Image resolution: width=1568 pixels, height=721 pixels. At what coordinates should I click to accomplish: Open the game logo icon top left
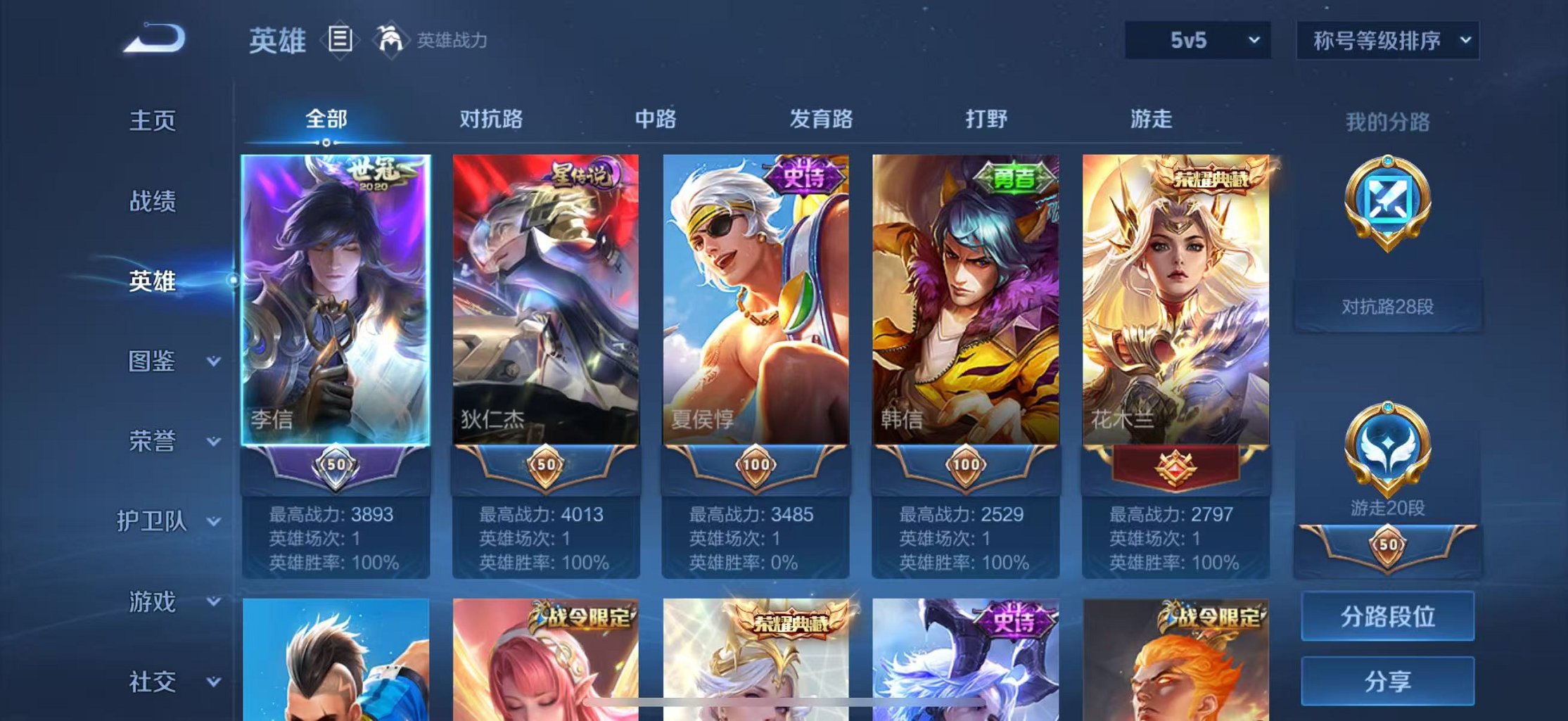coord(153,39)
